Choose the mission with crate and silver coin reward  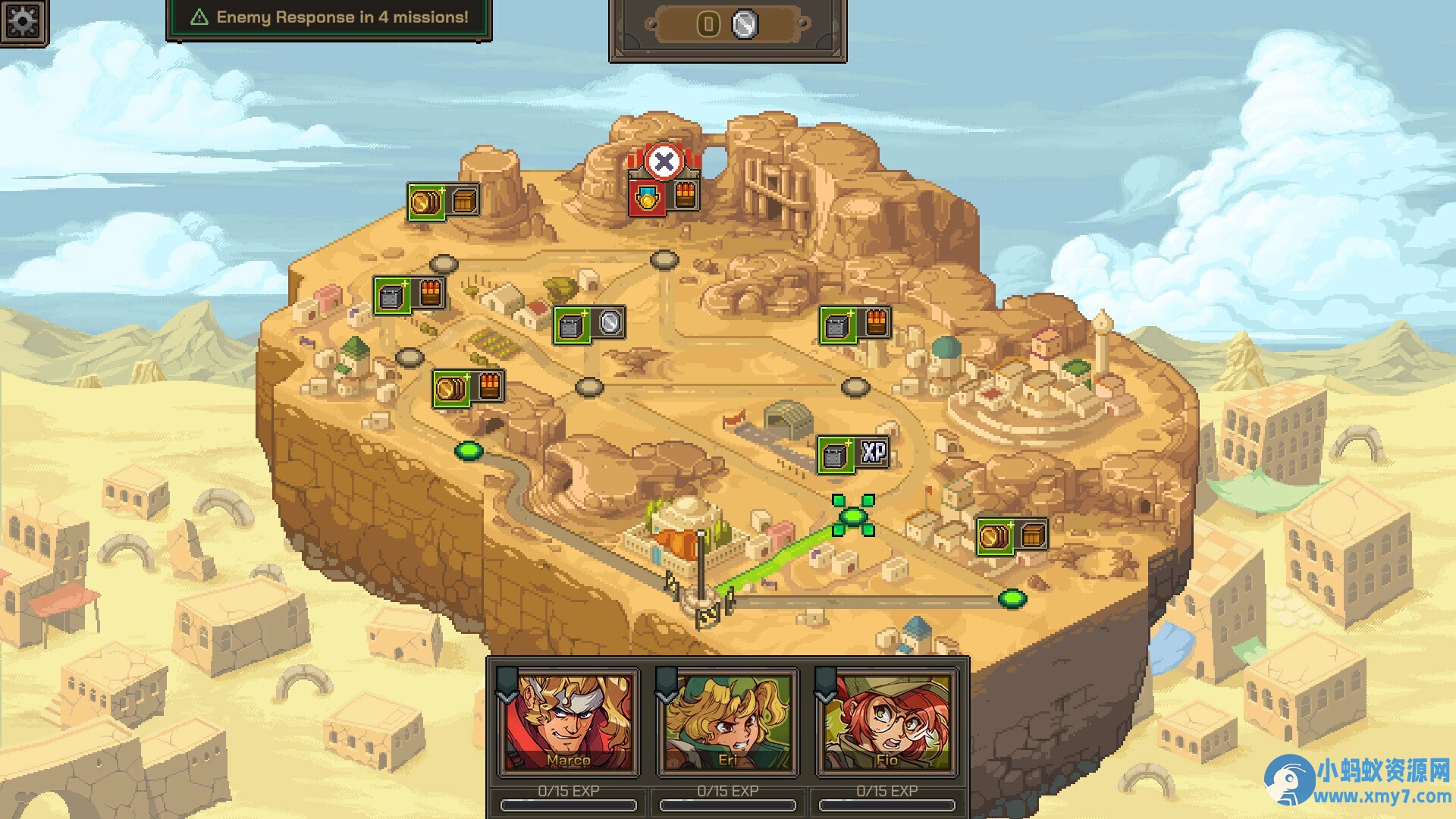click(589, 325)
